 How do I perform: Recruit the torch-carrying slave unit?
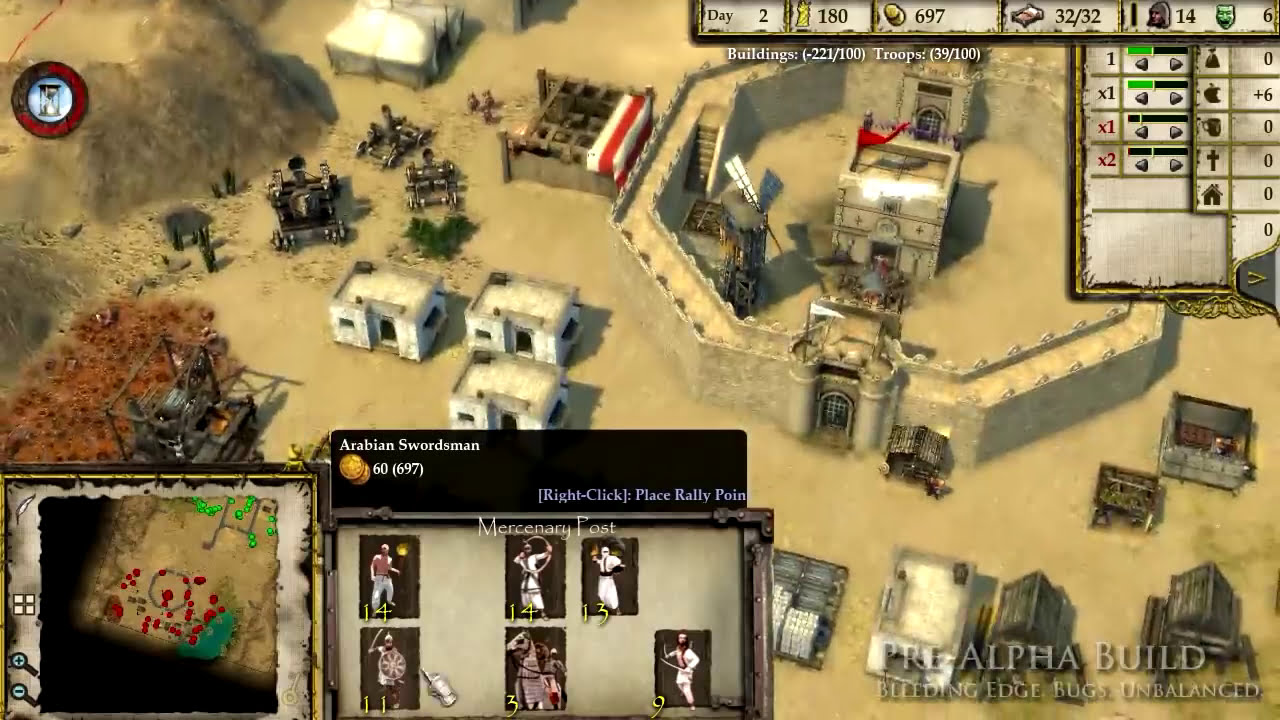pos(389,575)
